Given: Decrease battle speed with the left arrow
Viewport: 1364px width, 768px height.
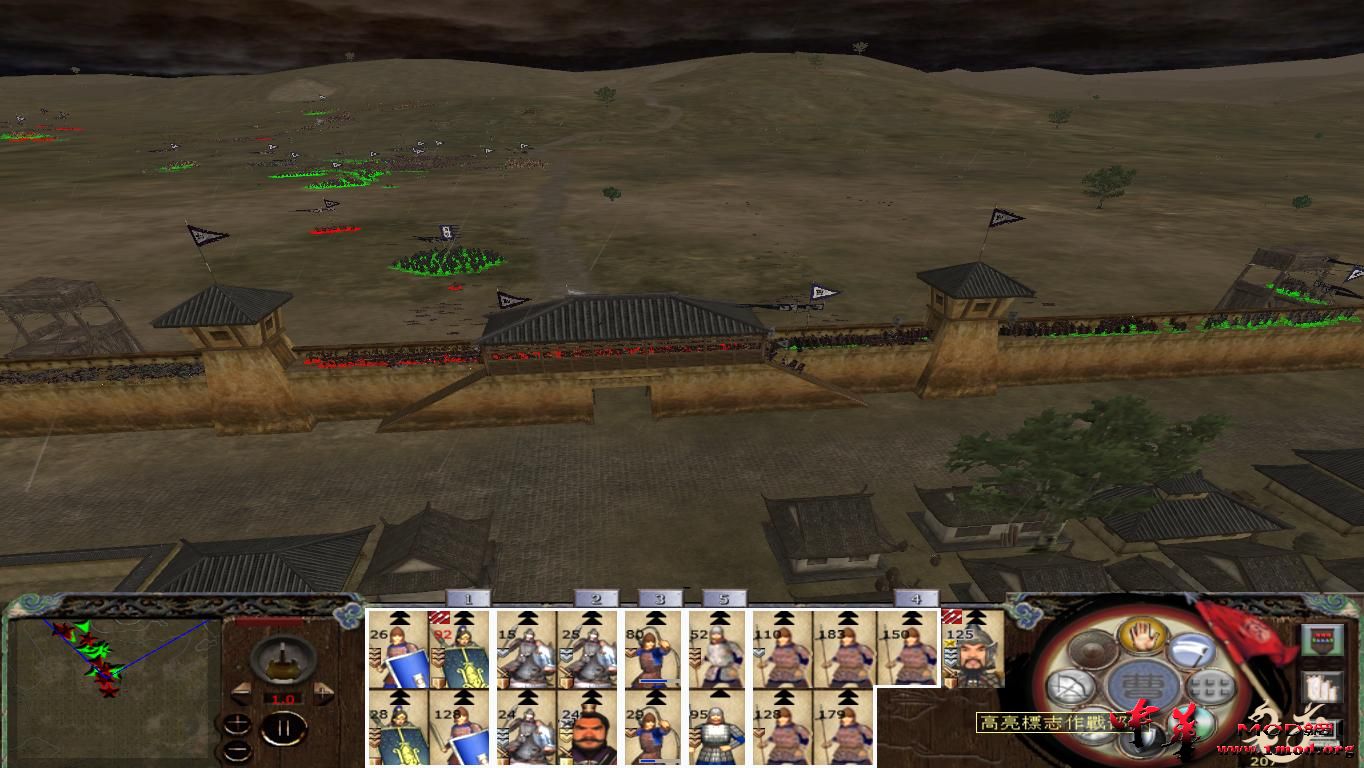Looking at the screenshot, I should coord(243,693).
